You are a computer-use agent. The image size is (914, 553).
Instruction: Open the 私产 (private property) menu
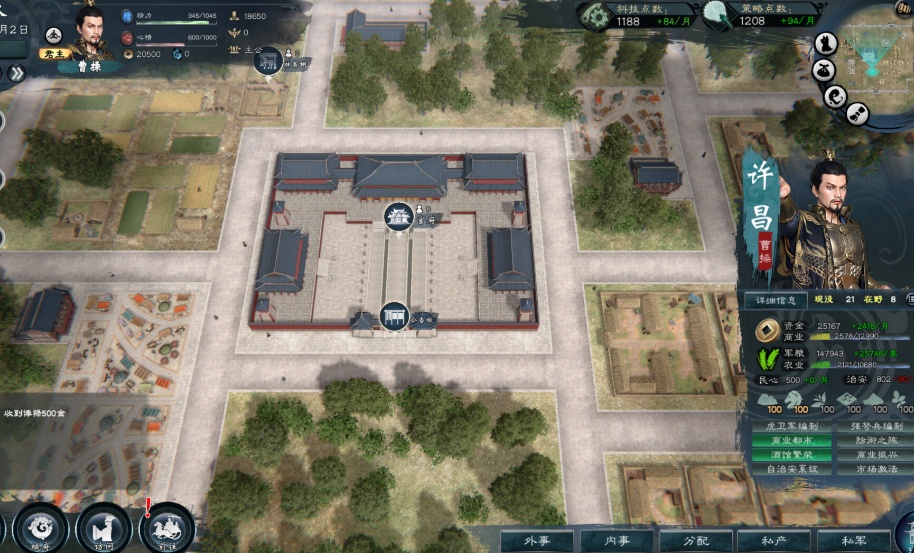[773, 541]
